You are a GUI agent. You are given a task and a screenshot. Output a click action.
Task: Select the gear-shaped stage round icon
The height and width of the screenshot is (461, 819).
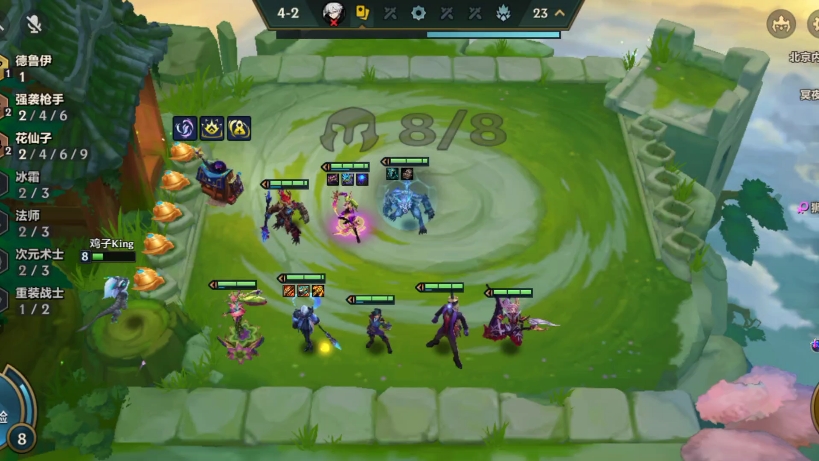tap(419, 14)
